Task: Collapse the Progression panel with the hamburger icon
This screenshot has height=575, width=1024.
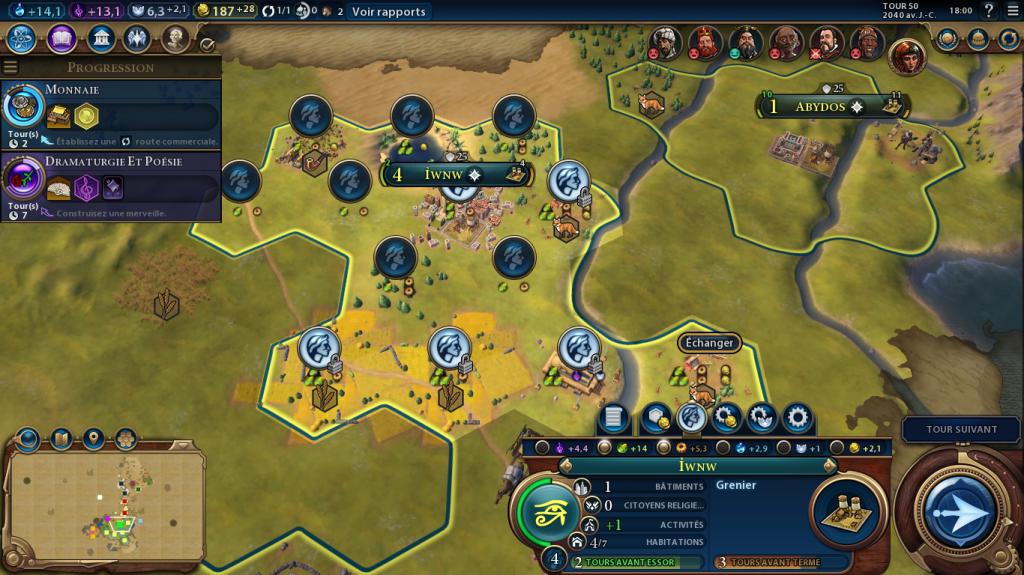Action: click(11, 68)
